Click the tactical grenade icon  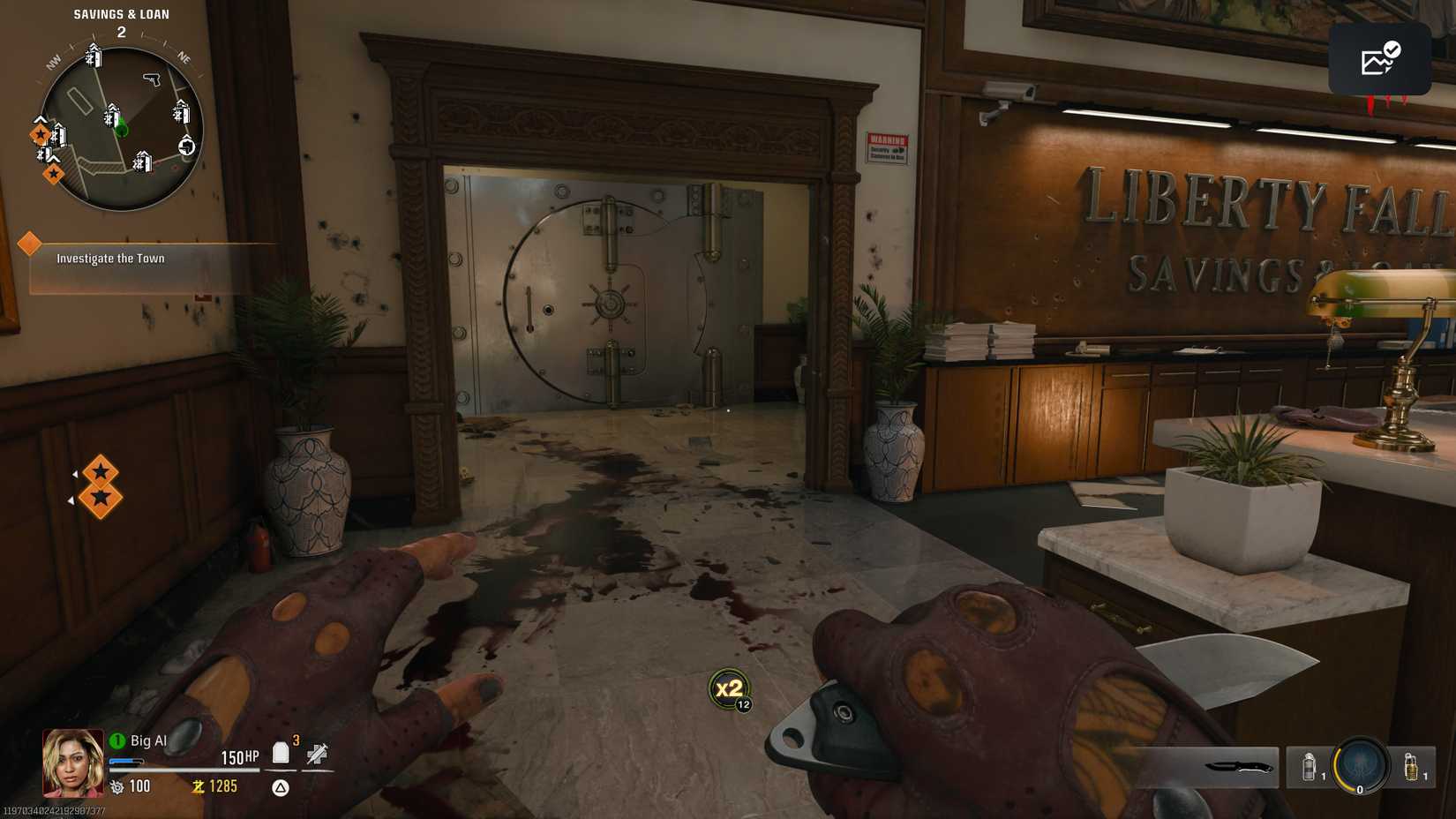(x=1308, y=766)
